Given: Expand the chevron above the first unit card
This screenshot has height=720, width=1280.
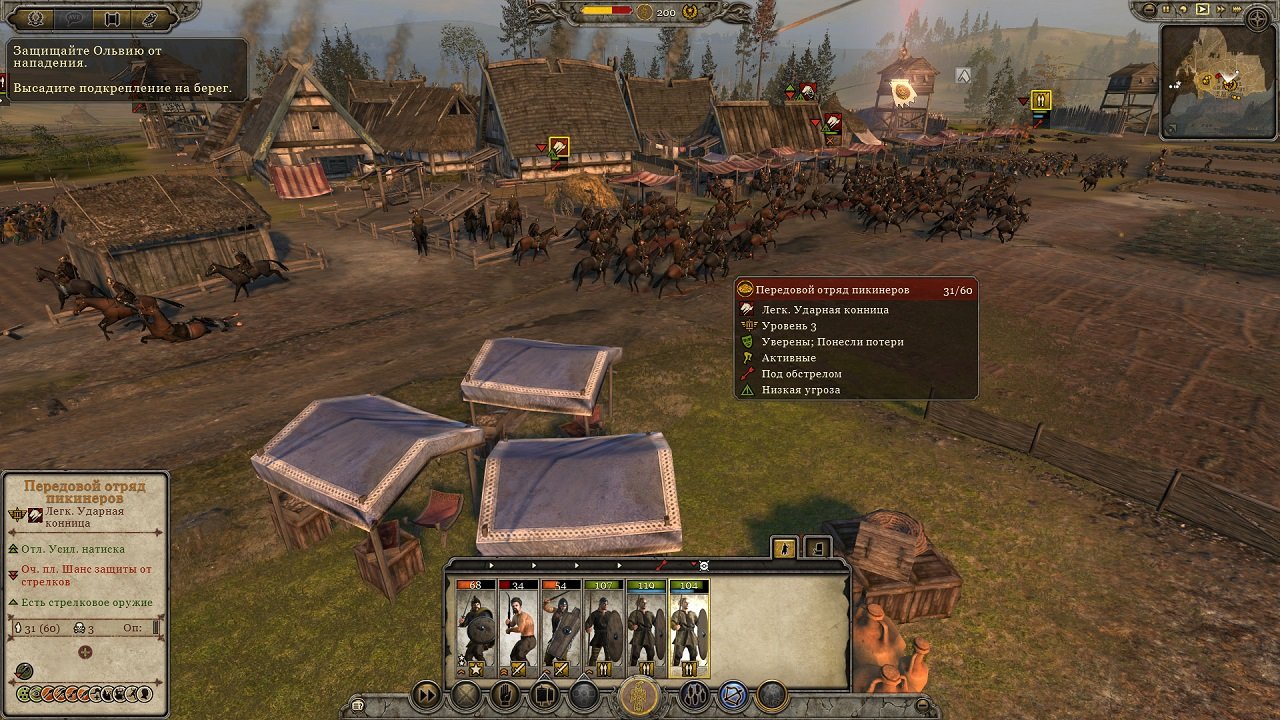Looking at the screenshot, I should coord(491,565).
